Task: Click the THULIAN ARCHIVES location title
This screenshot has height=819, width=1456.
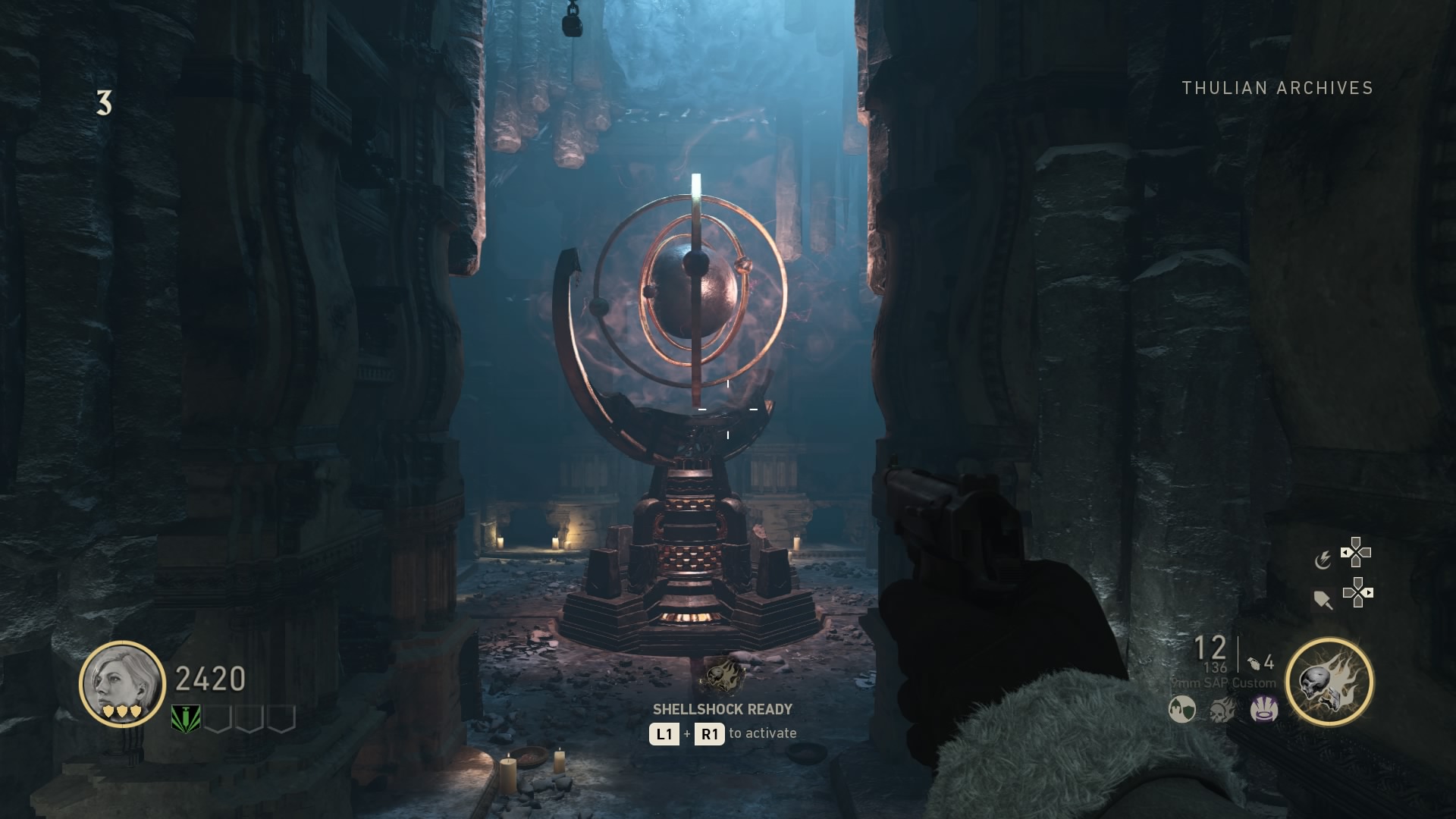Action: [x=1276, y=88]
